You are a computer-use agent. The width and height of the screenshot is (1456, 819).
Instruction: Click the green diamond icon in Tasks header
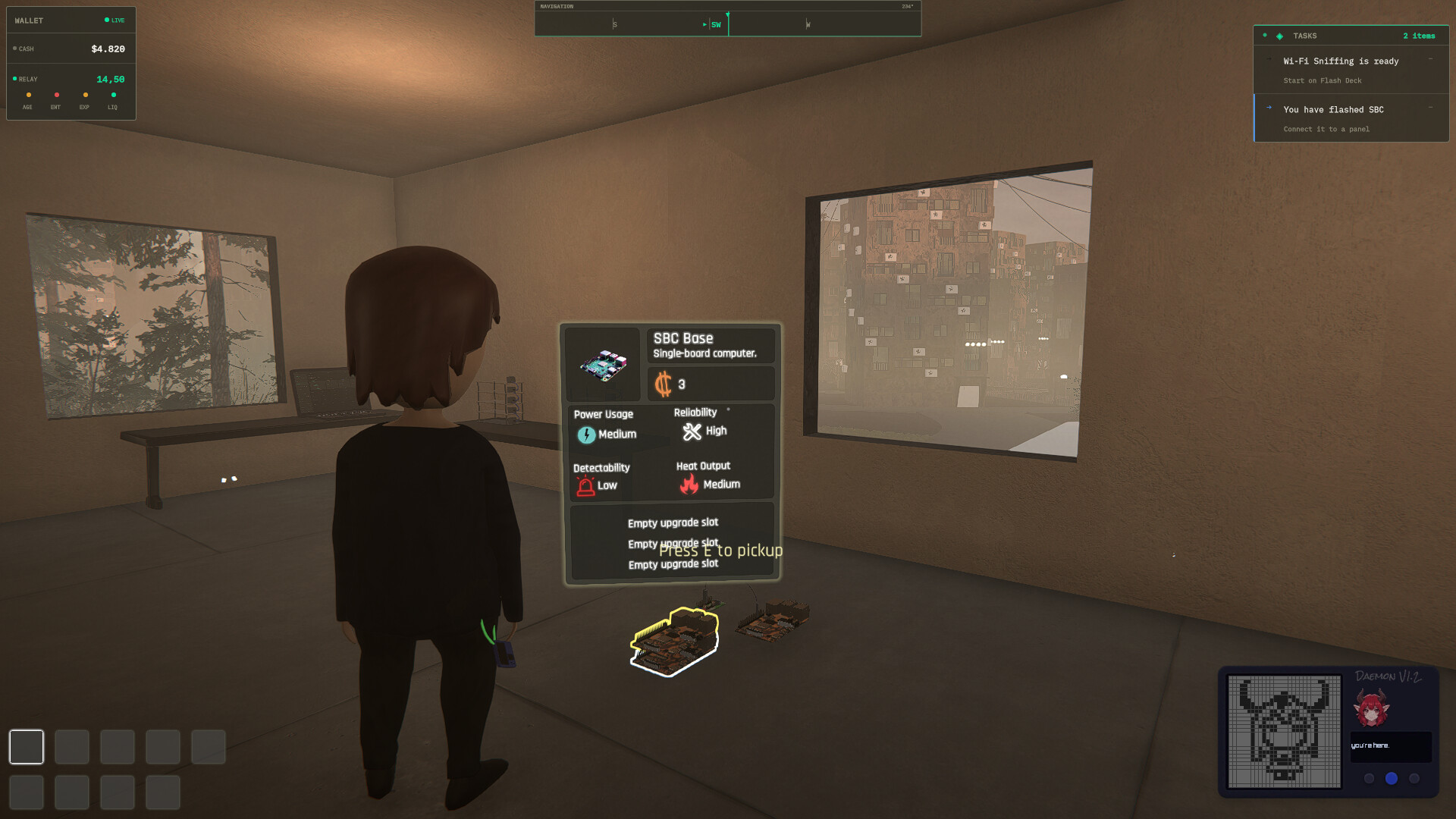[1278, 36]
